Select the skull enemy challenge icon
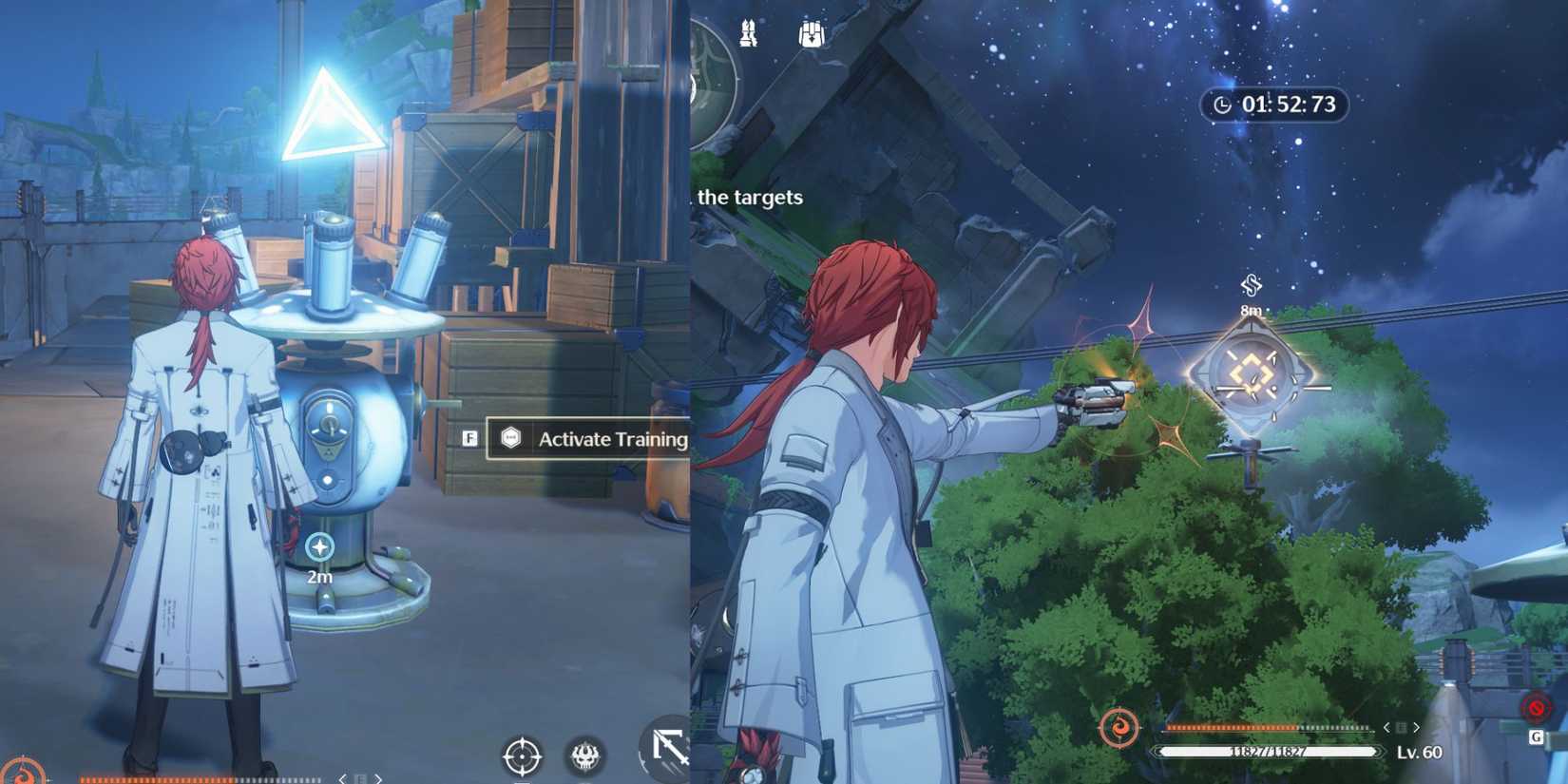The width and height of the screenshot is (1568, 784). (x=586, y=755)
